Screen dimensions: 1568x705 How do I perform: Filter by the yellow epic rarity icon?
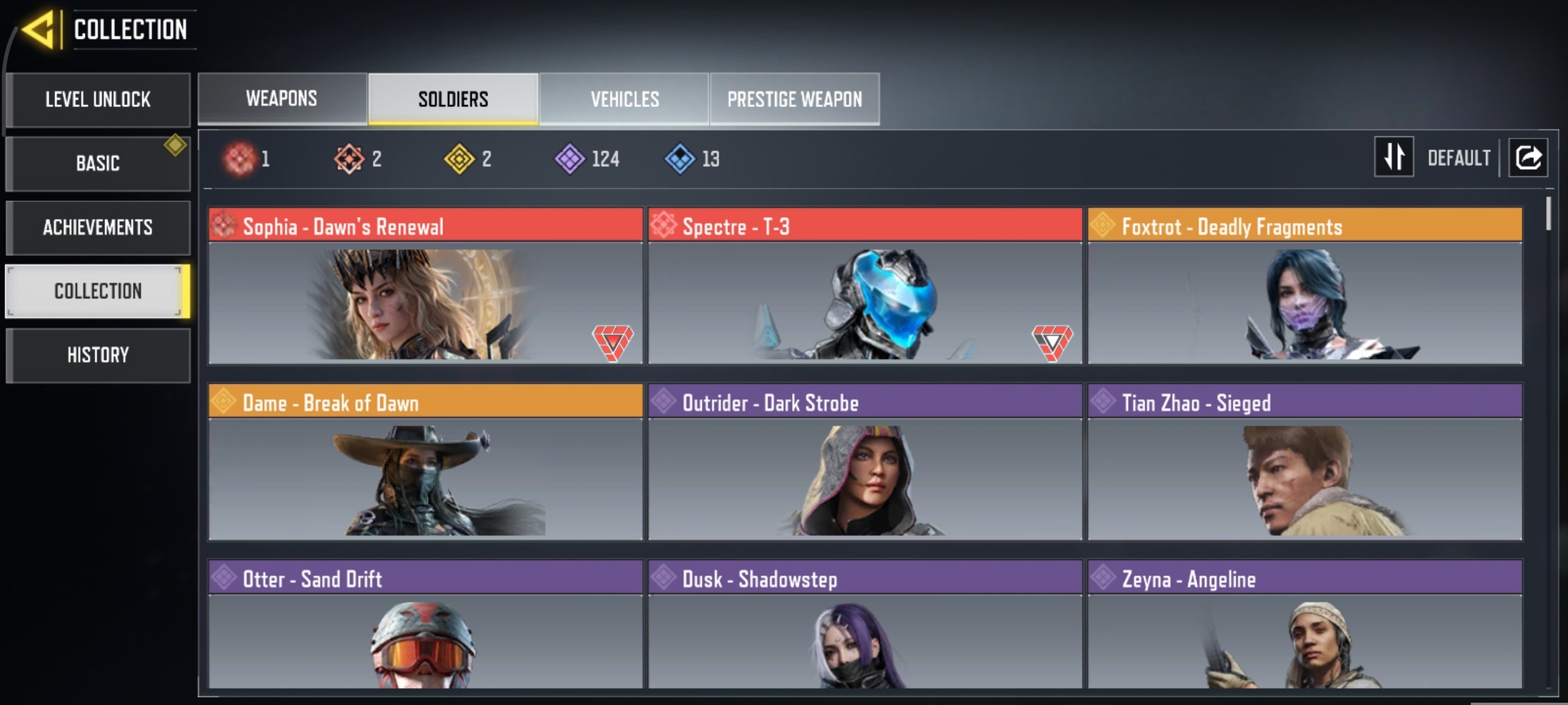pyautogui.click(x=463, y=159)
